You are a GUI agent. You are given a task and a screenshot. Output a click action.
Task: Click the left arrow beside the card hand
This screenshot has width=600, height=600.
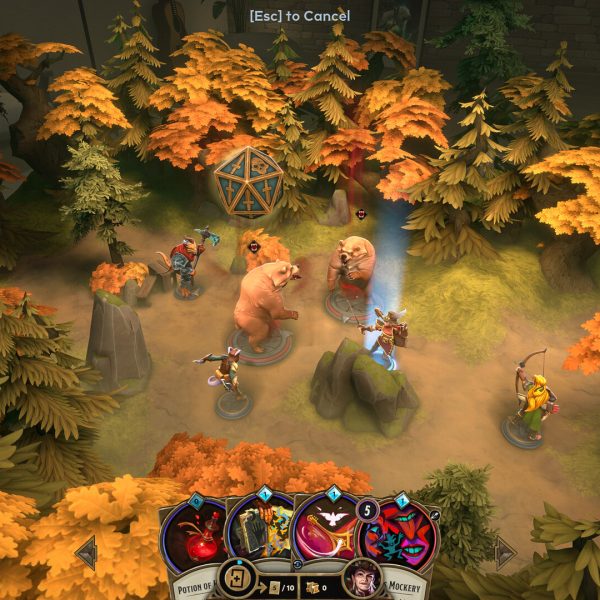pos(86,552)
